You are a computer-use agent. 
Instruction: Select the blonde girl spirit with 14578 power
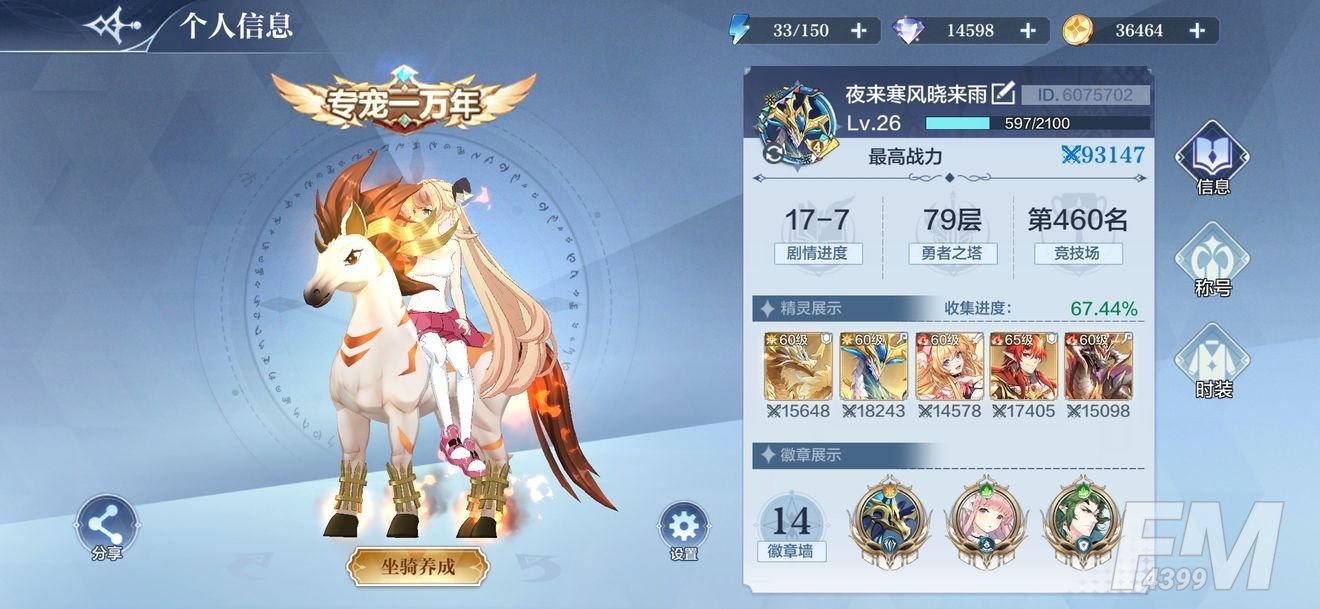pos(948,366)
